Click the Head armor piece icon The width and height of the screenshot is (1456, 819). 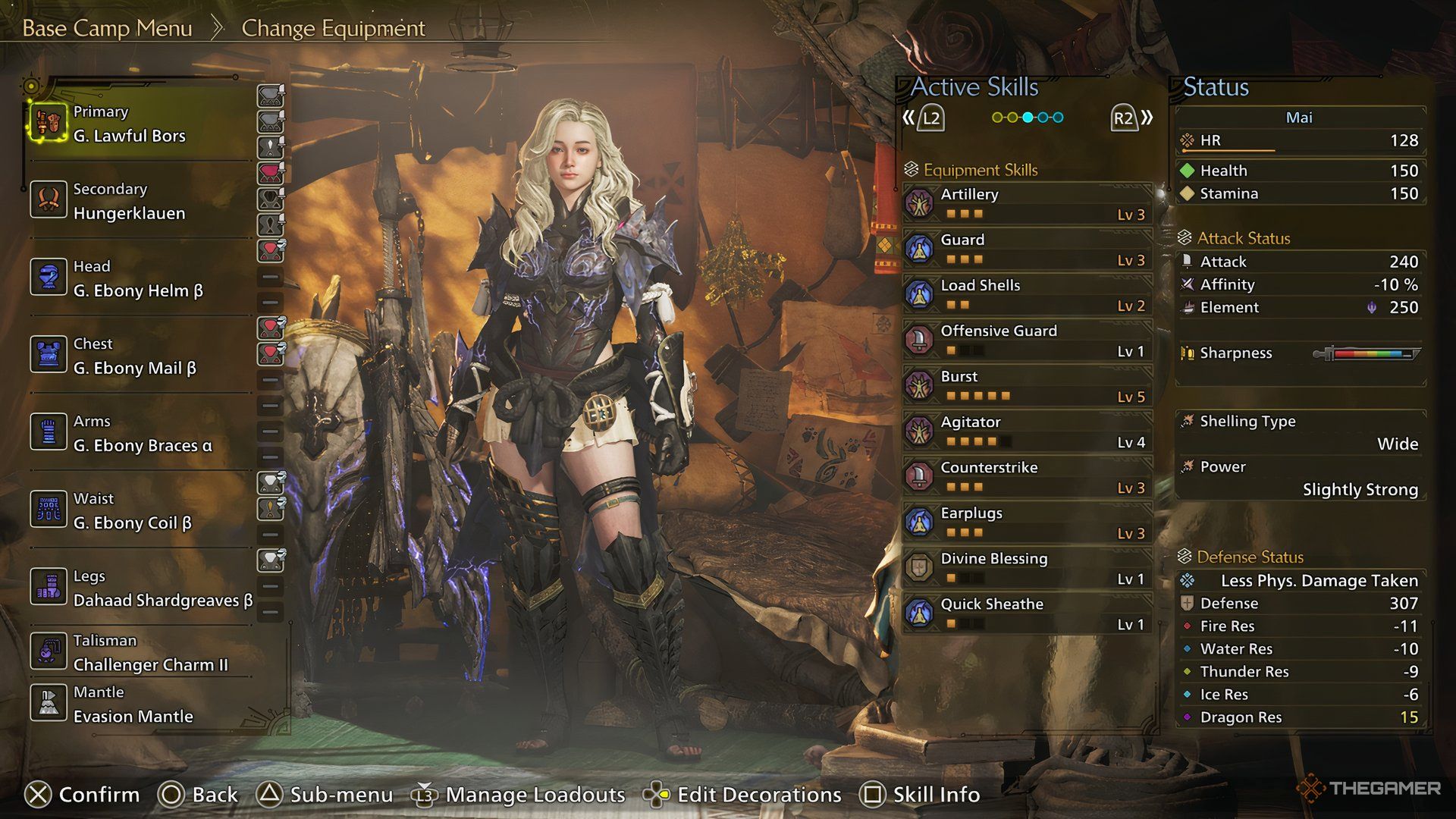(49, 278)
